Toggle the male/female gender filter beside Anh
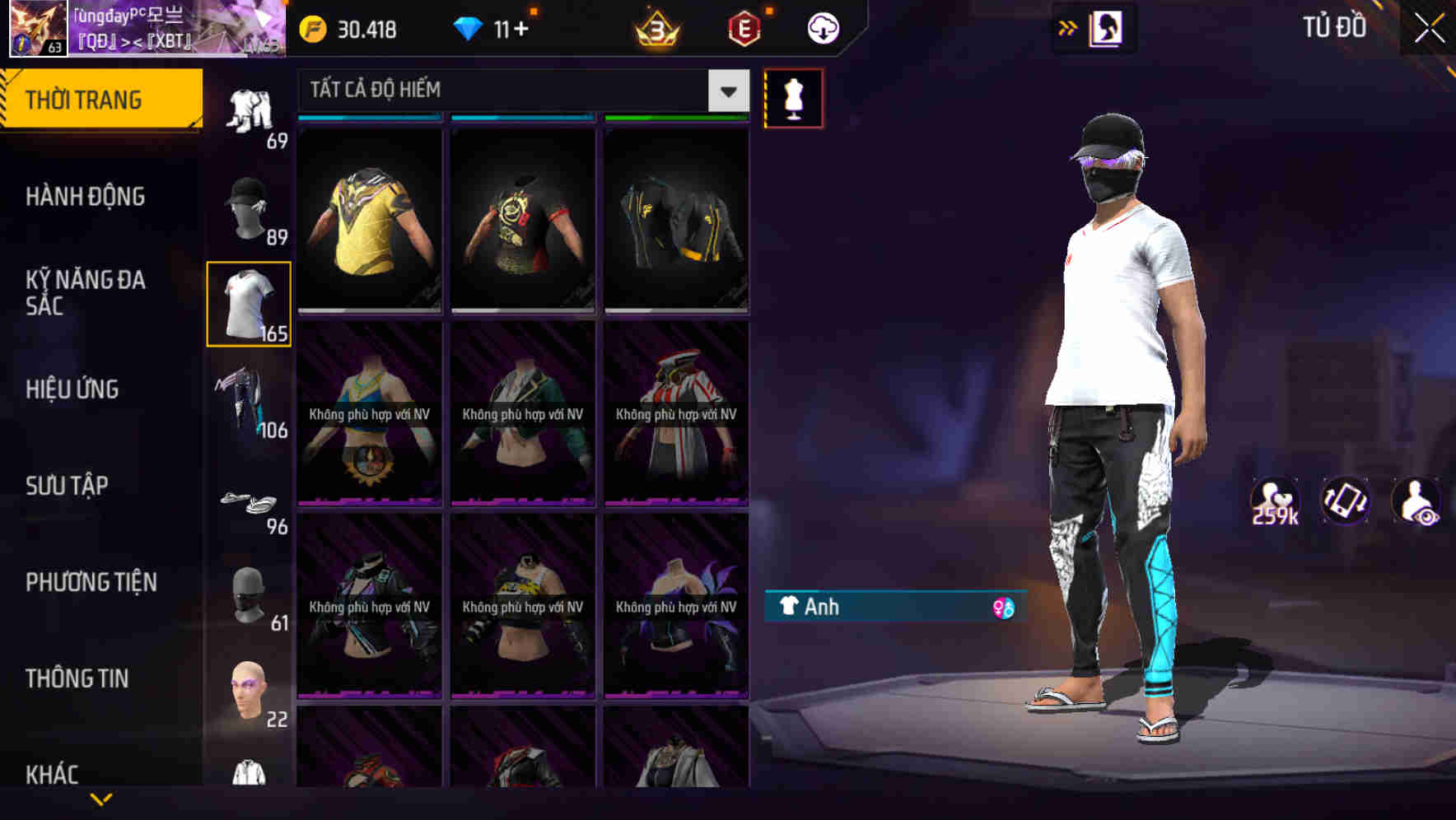The width and height of the screenshot is (1456, 820). click(1004, 607)
